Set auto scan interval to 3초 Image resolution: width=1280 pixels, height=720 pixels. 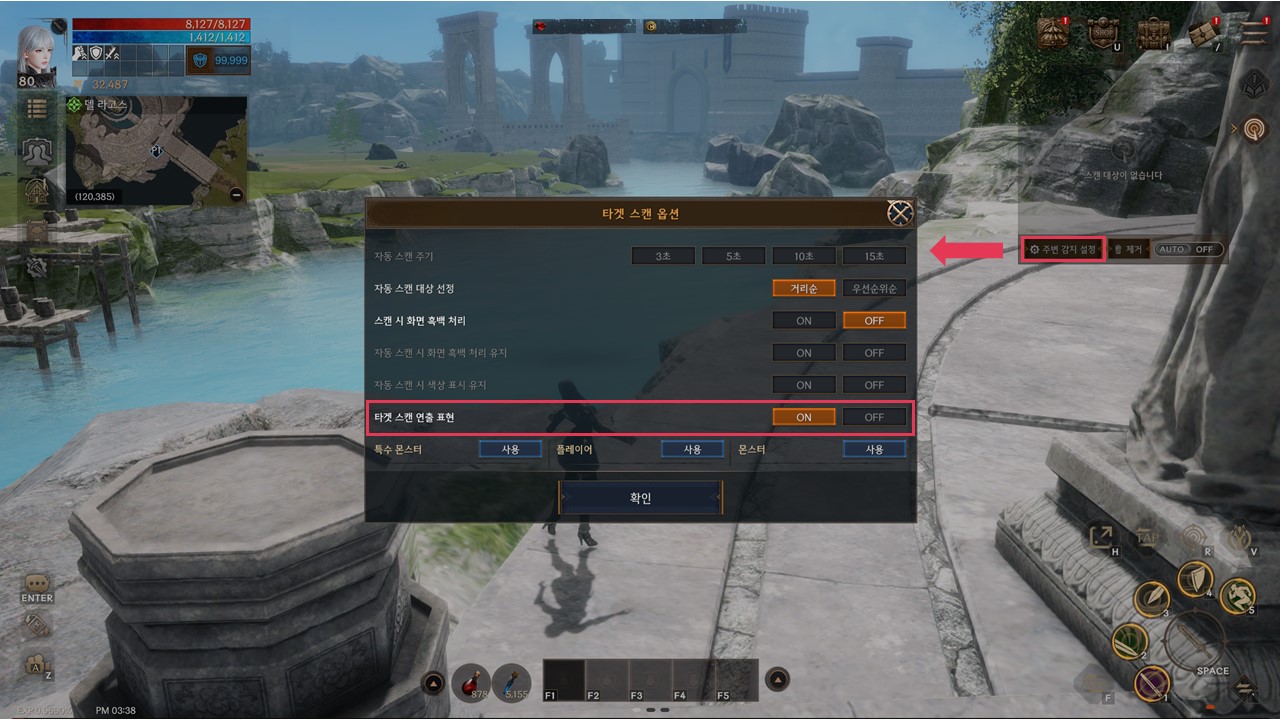pyautogui.click(x=663, y=256)
